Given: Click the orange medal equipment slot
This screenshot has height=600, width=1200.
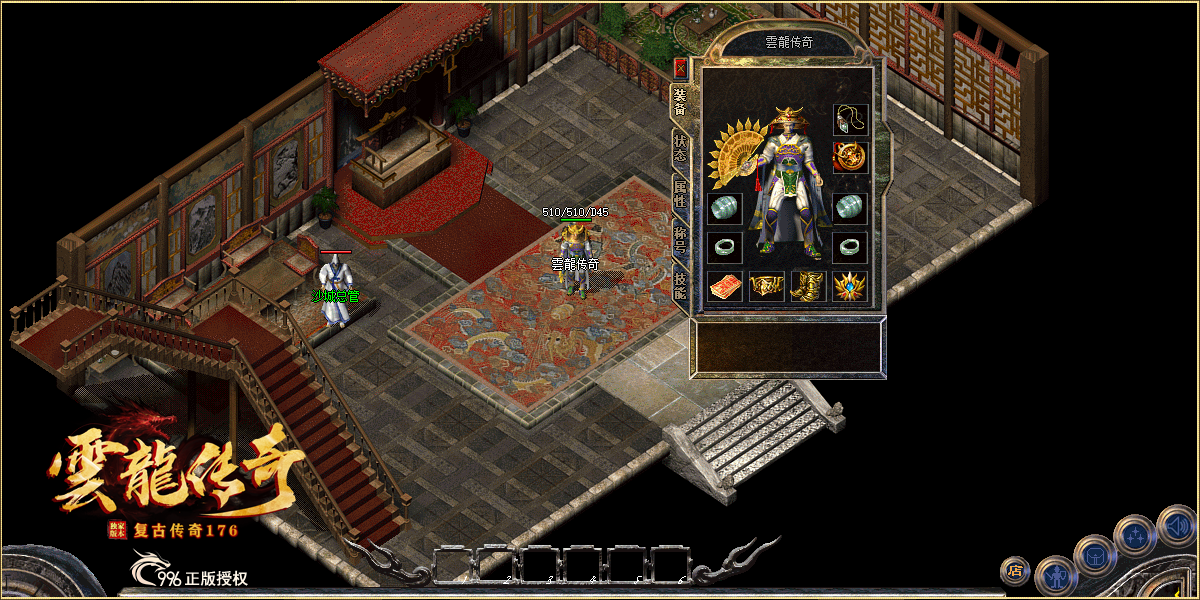Looking at the screenshot, I should point(850,157).
